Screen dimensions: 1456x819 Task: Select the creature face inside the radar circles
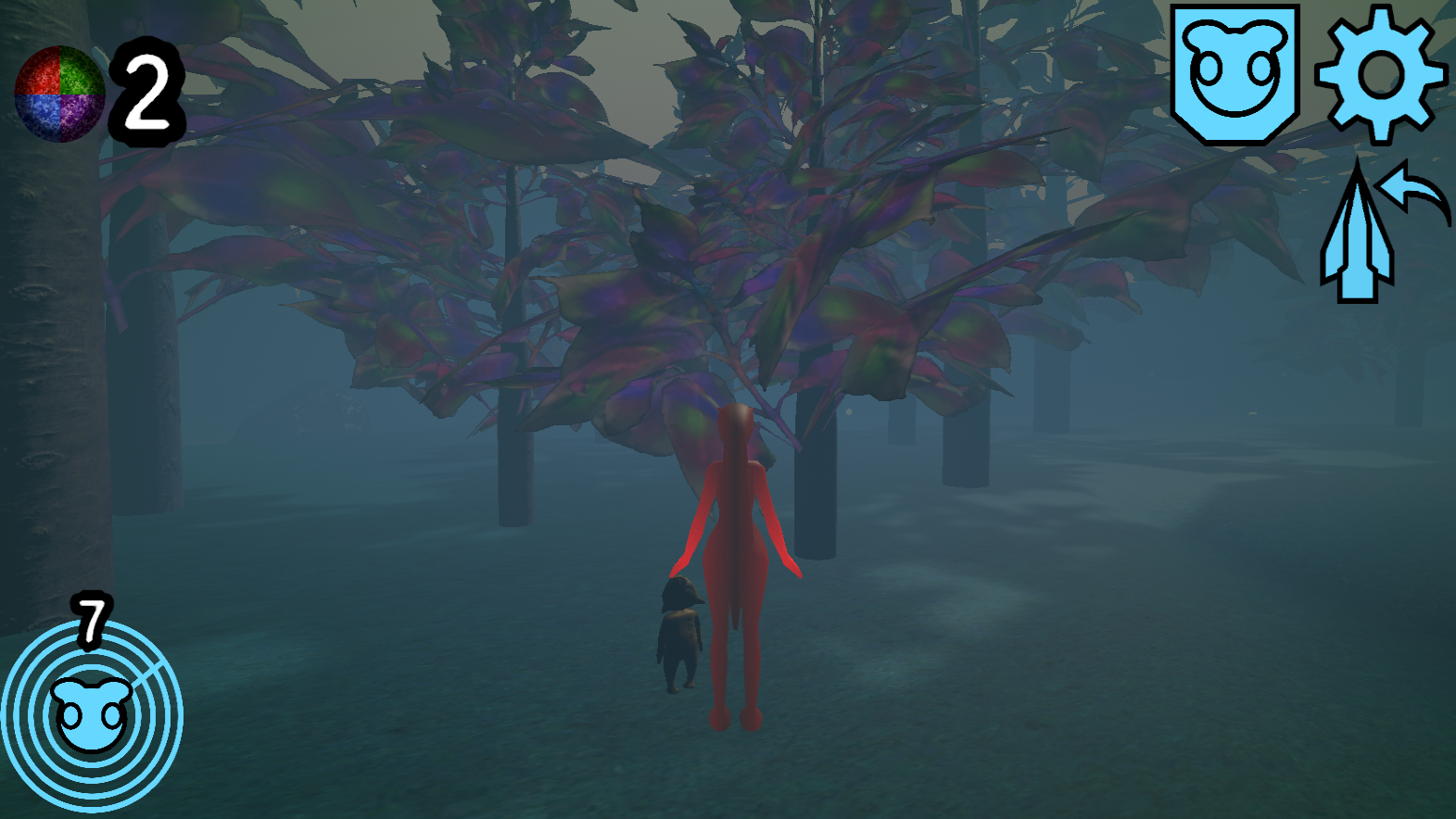tap(93, 713)
